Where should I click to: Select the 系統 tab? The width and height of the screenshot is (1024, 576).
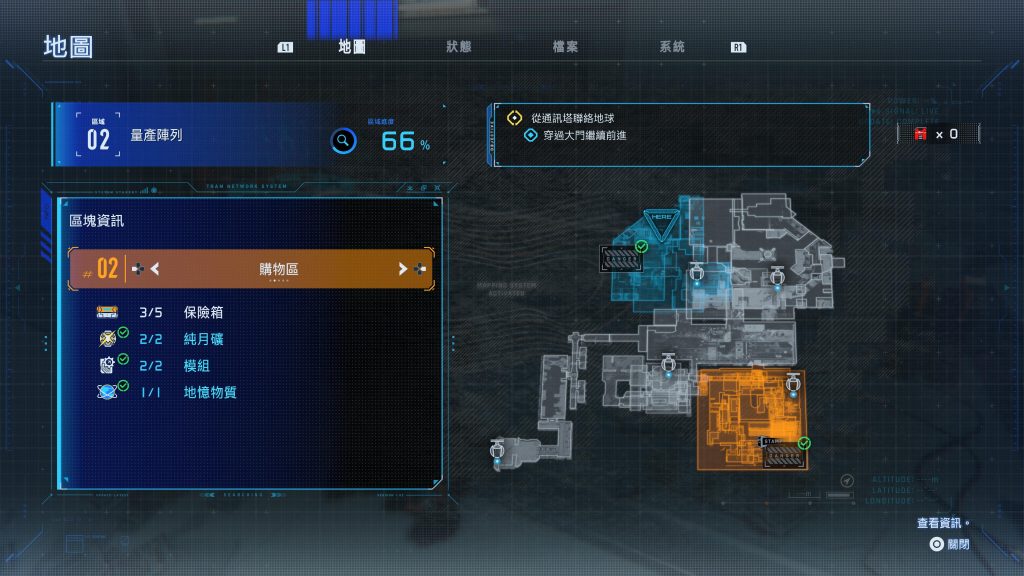pos(672,47)
